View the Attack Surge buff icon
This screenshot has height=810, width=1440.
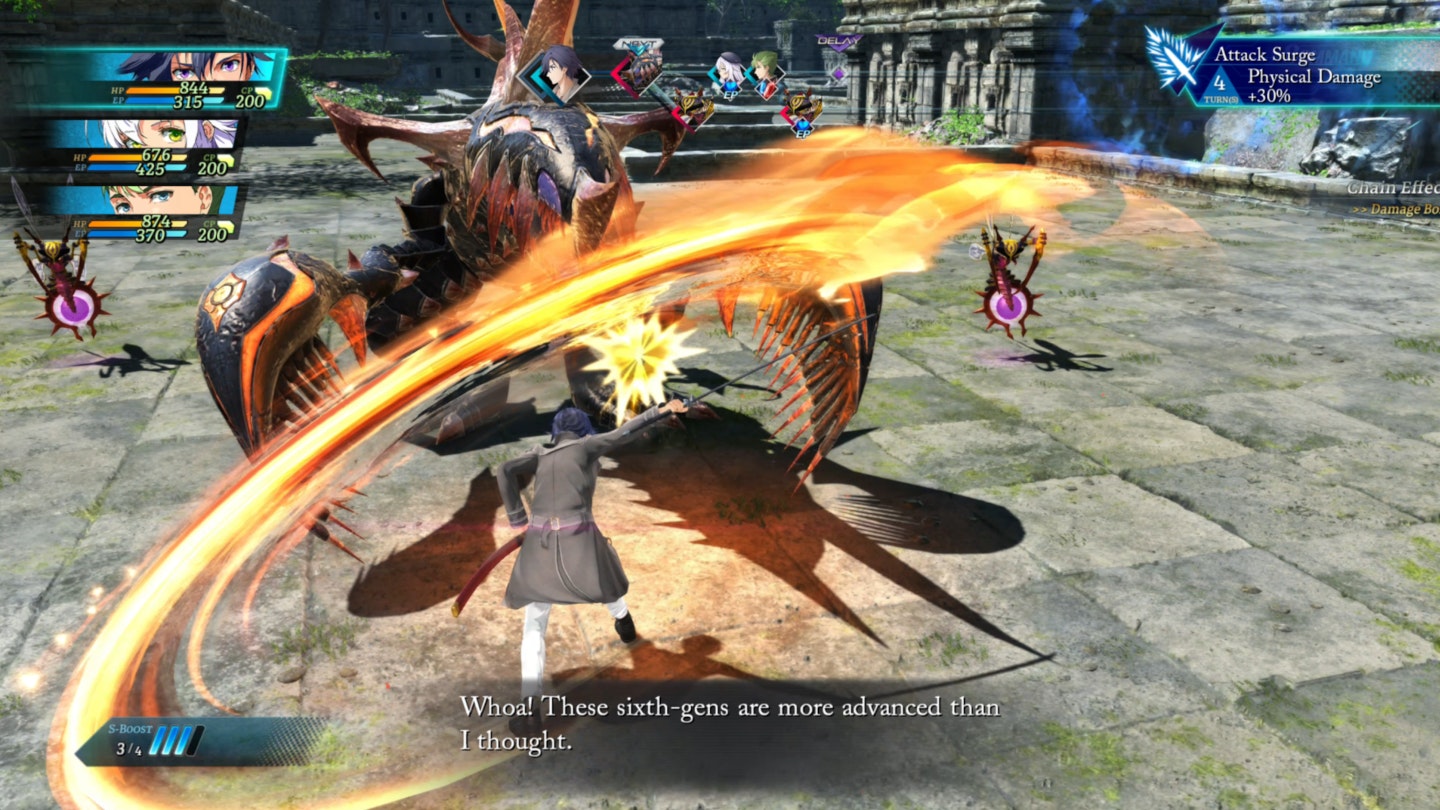(1178, 62)
